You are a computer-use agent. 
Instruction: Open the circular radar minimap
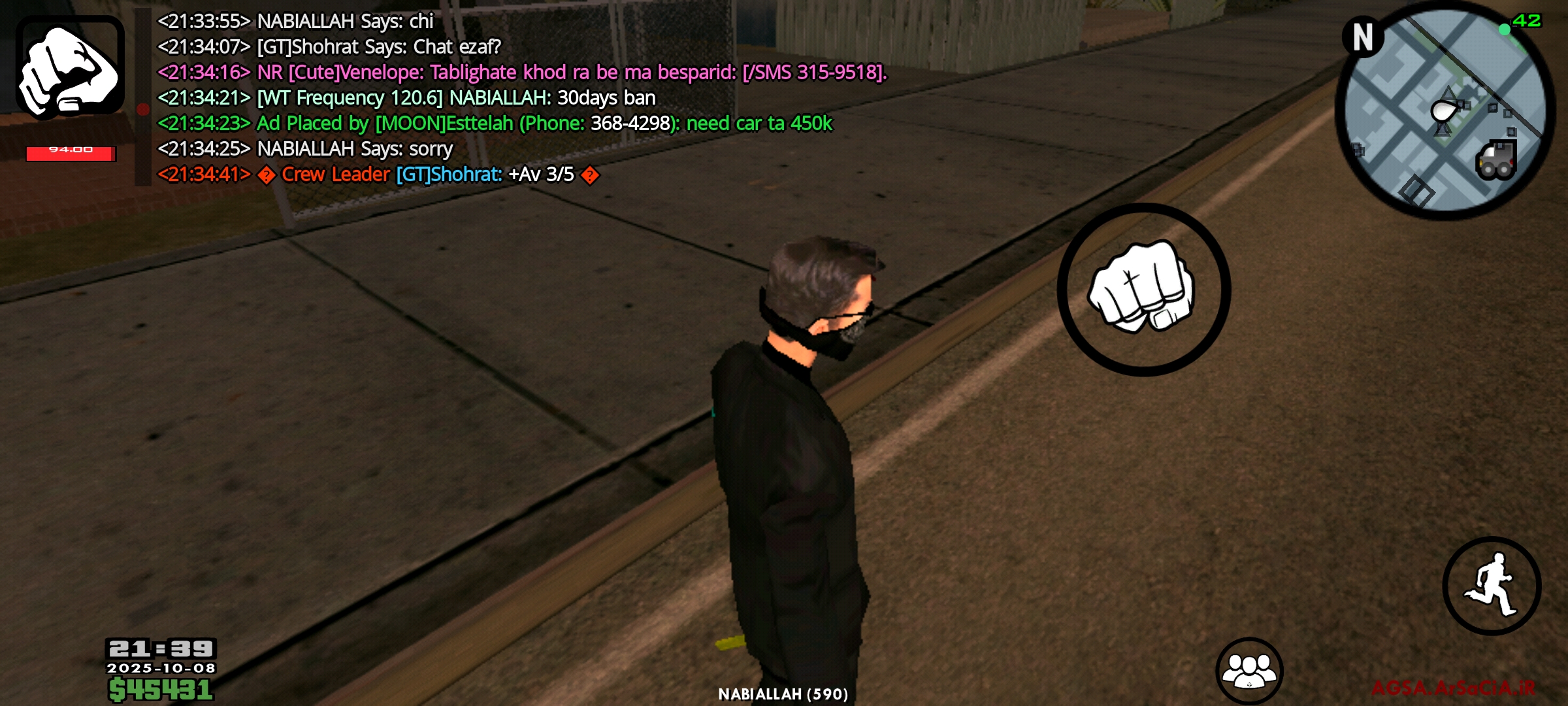point(1445,110)
